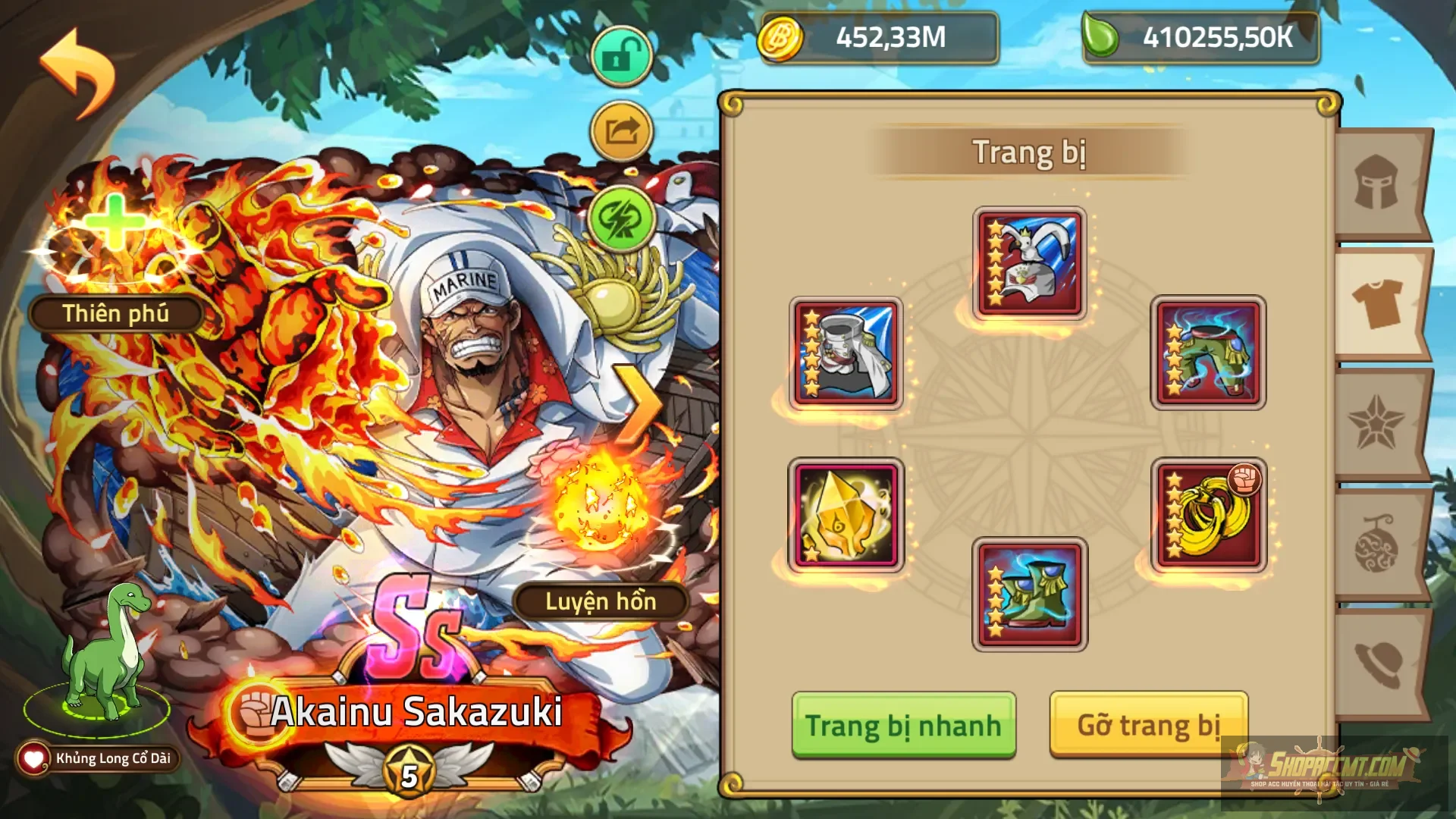Screen dimensions: 1456x819
Task: Click the unlock padlock icon
Action: tap(620, 55)
